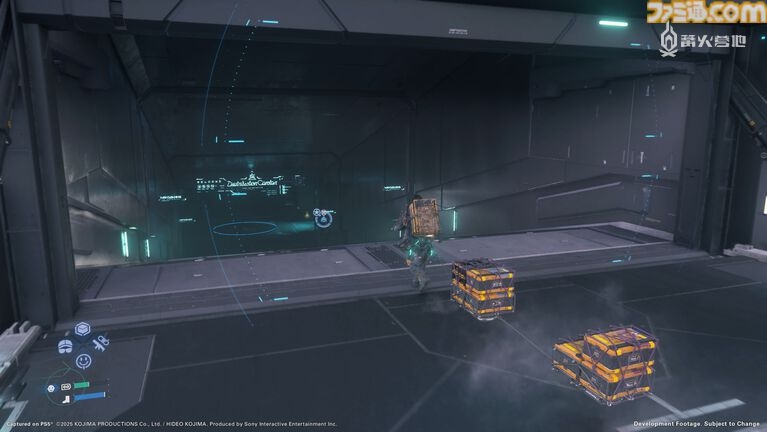Activate the smiley face icon in the radial HUD
Viewport: 767px width, 432px height.
tap(83, 361)
